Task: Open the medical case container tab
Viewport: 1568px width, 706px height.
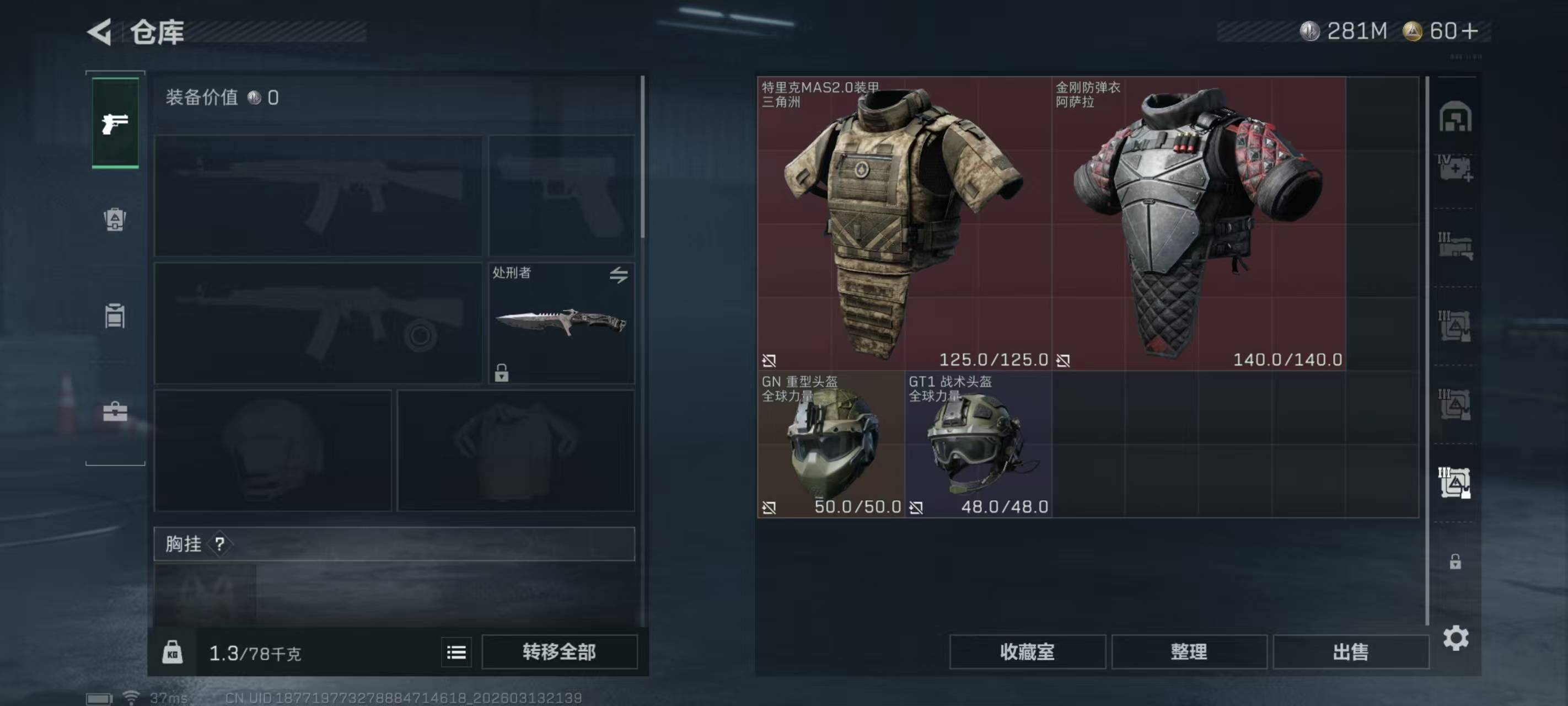Action: coord(1455,168)
